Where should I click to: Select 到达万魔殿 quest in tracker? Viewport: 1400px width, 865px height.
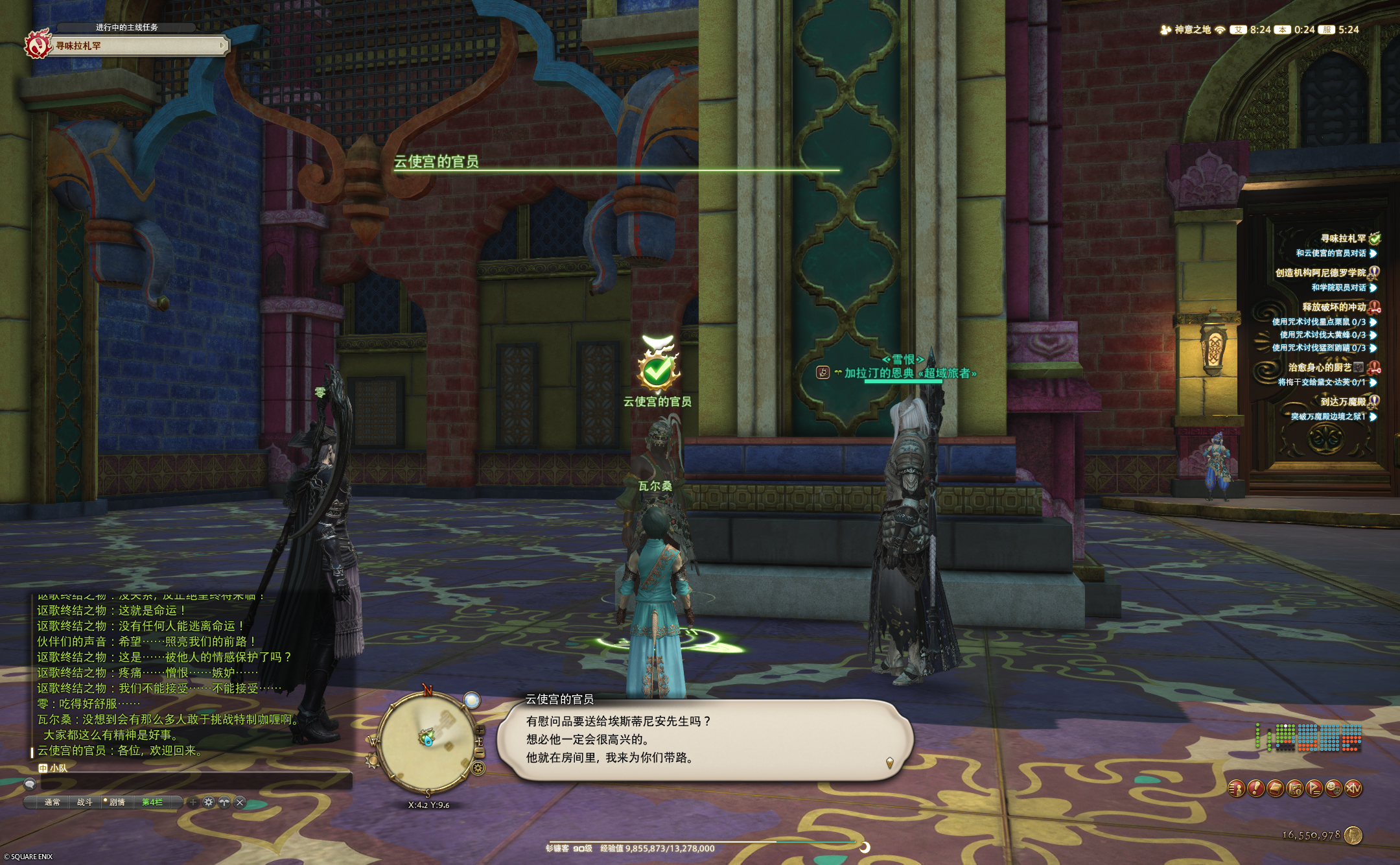pyautogui.click(x=1342, y=402)
